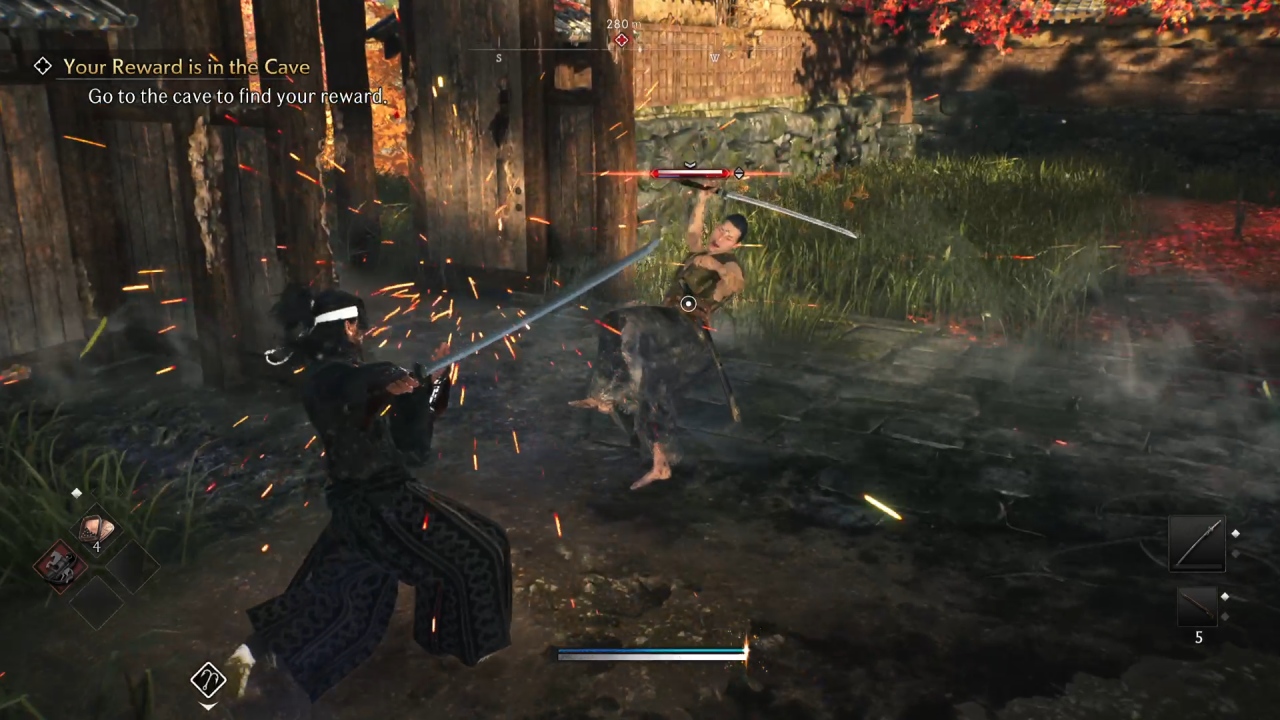This screenshot has height=720, width=1280.
Task: Select the grappling hook gadget icon
Action: pyautogui.click(x=208, y=680)
